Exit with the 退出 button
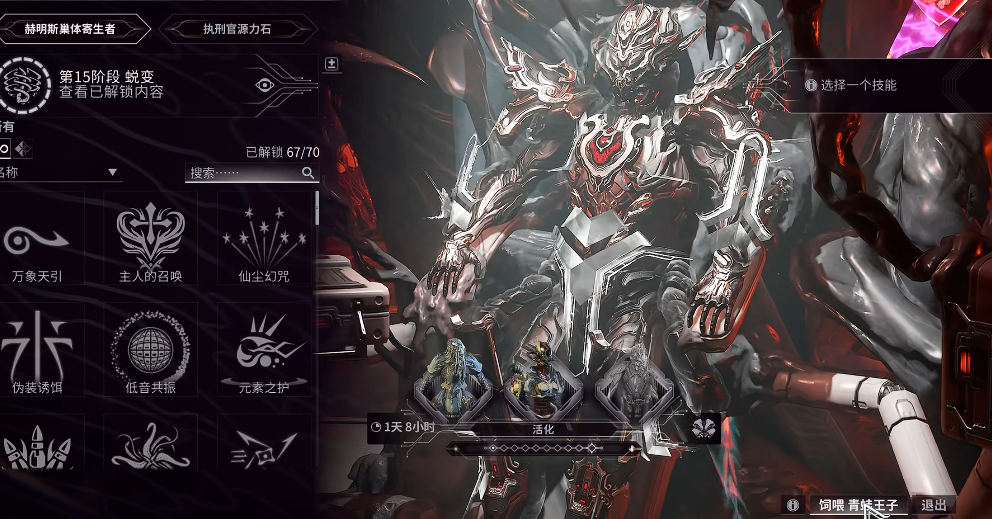Viewport: 992px width, 519px height. pos(933,506)
